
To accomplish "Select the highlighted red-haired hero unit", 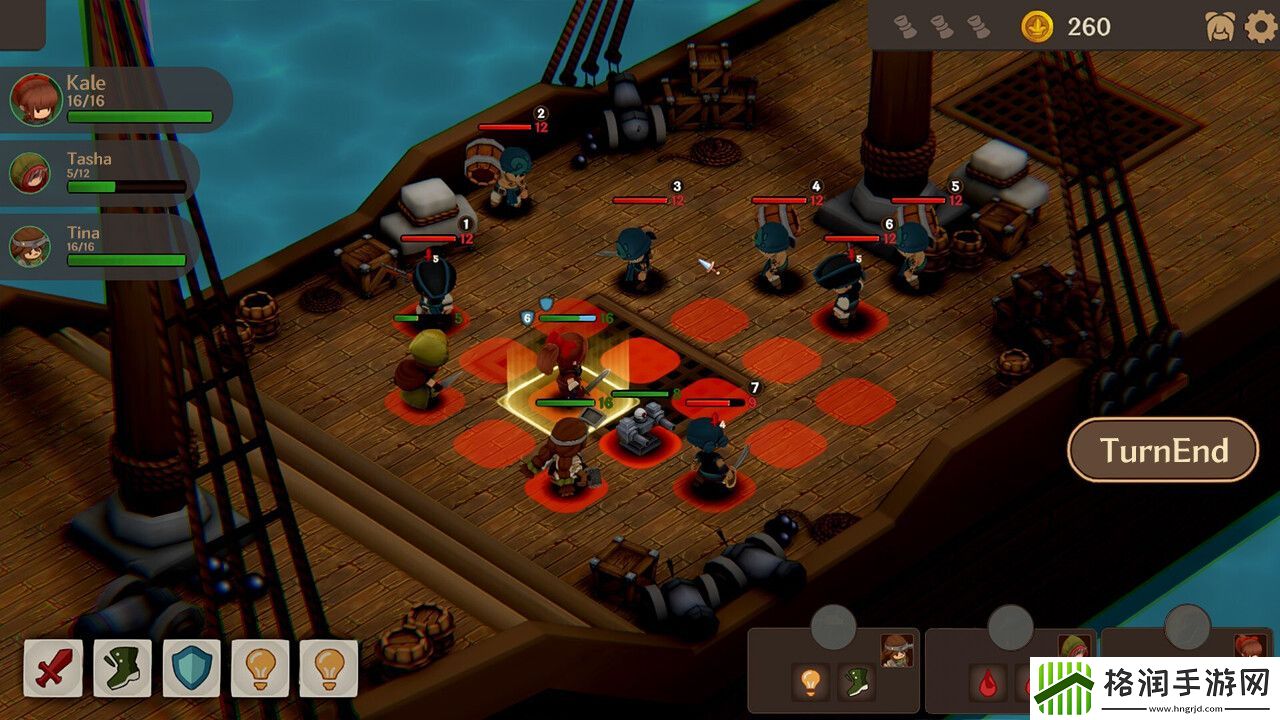I will 567,372.
